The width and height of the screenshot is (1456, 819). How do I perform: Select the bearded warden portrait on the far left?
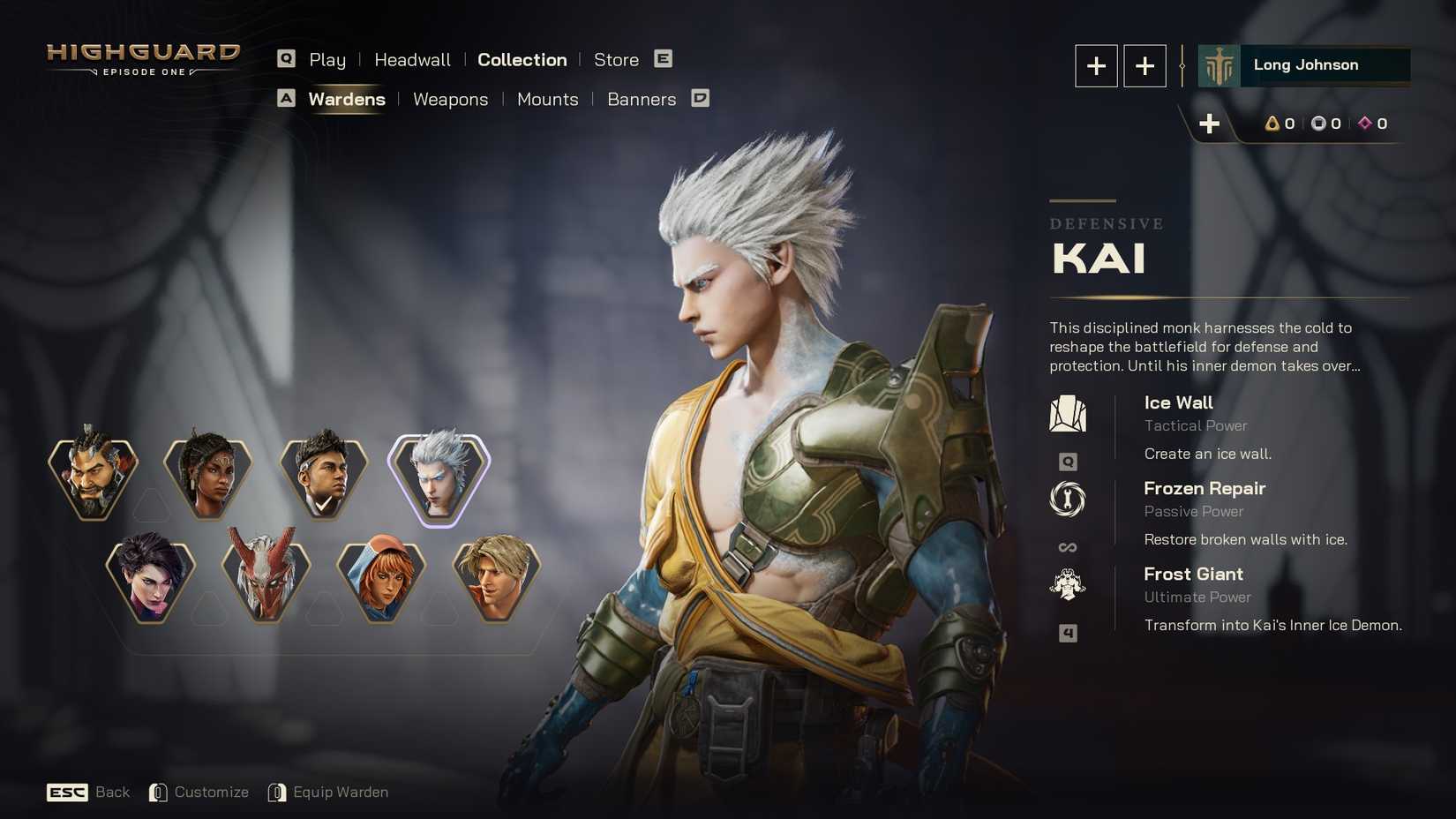[94, 477]
